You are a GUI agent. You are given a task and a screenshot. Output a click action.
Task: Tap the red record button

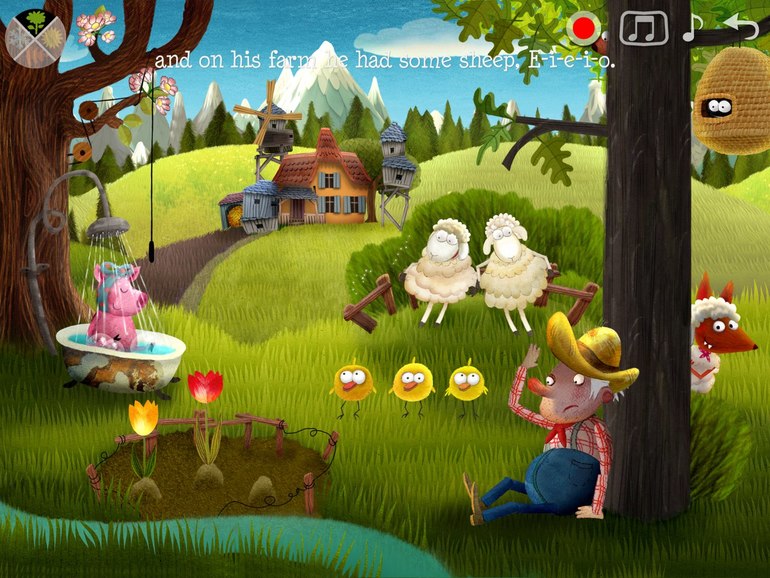(x=582, y=27)
